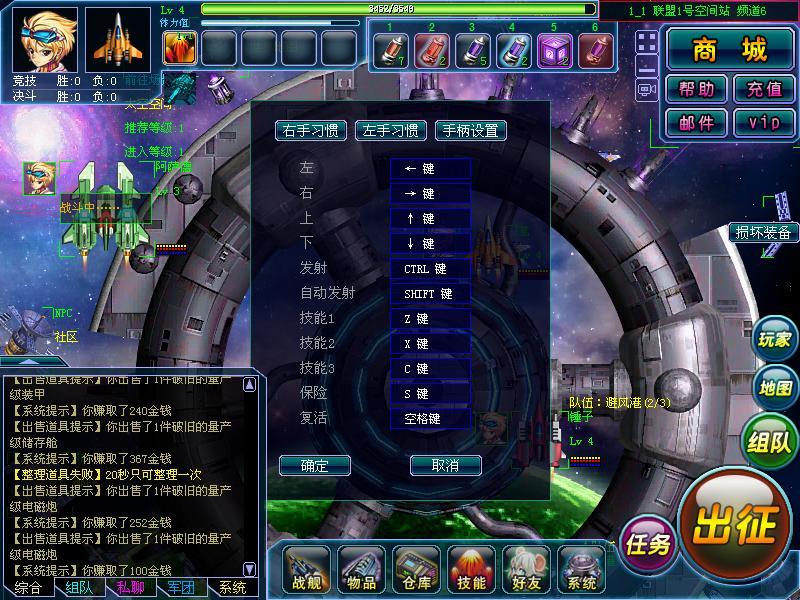Switch chat to the 军团 tab
Screen dimensions: 800x600
[181, 588]
